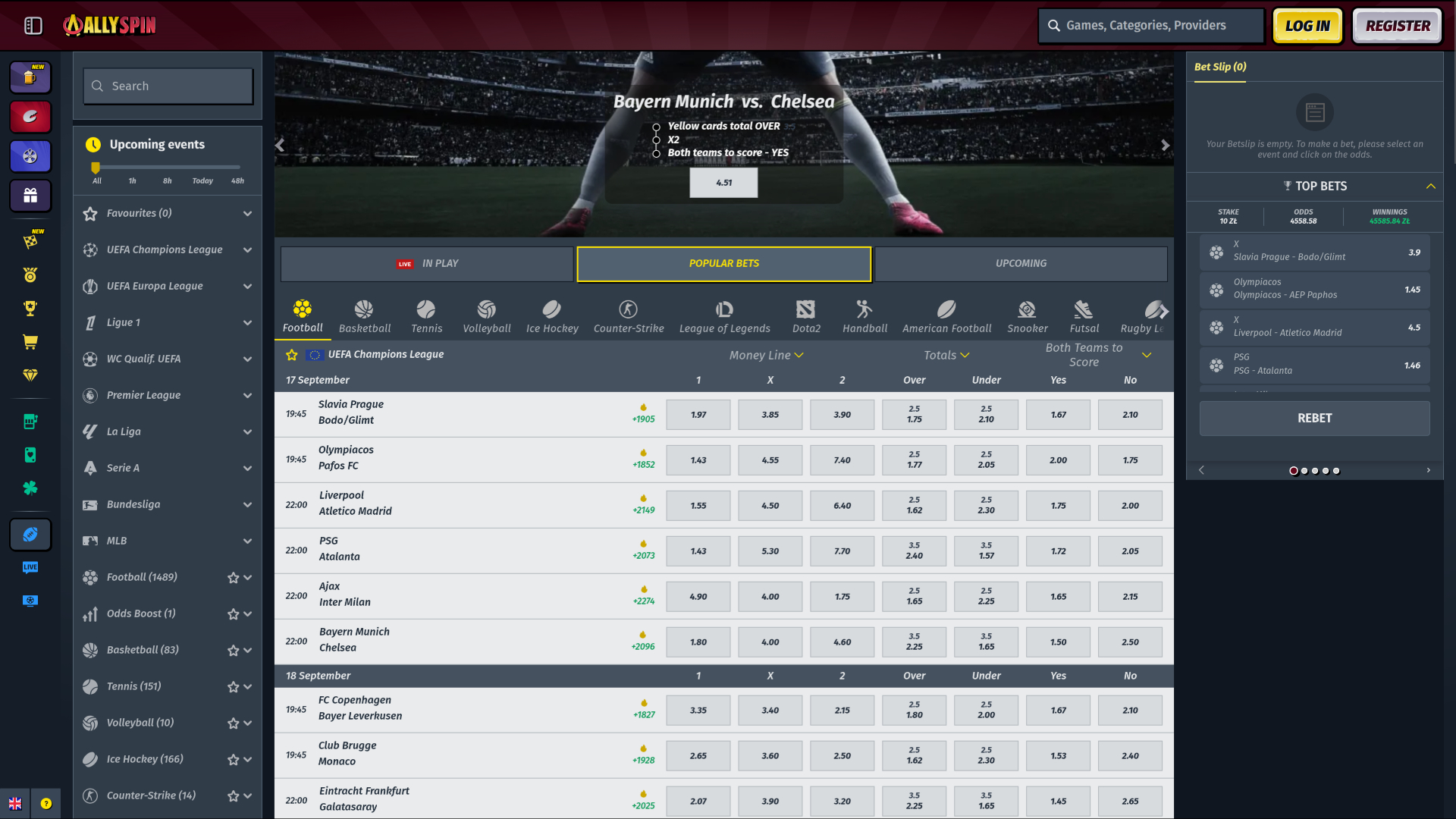Open the Money Line market dropdown
This screenshot has height=819, width=1456.
pos(766,354)
